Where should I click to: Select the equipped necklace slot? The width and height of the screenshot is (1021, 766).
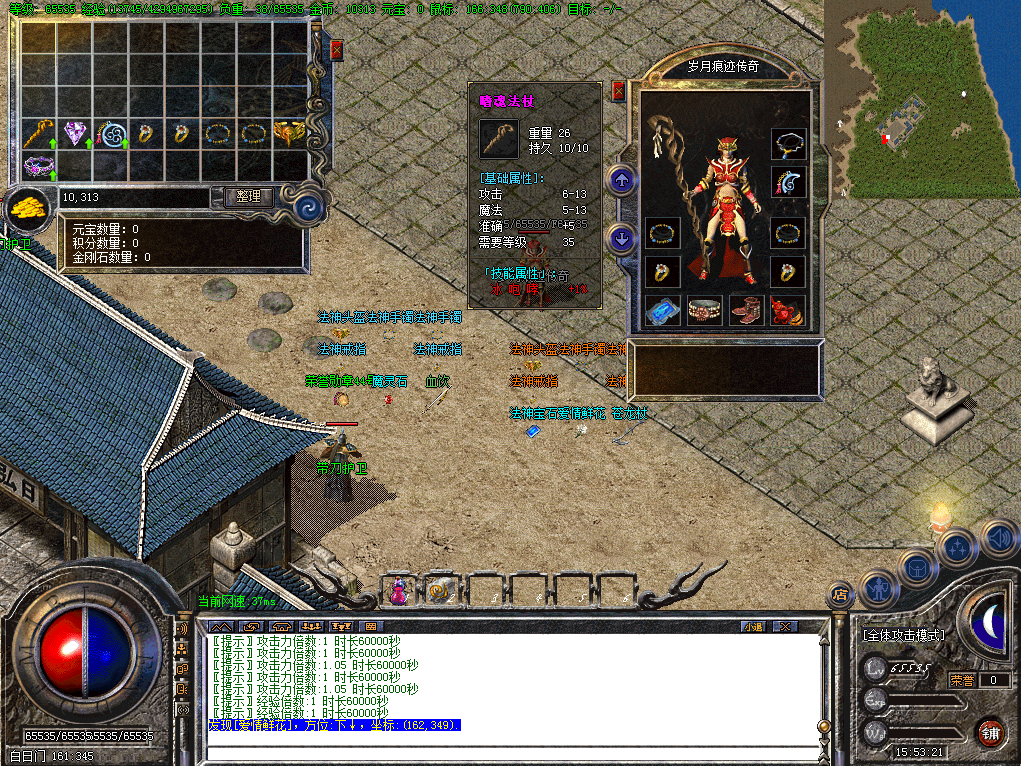789,144
